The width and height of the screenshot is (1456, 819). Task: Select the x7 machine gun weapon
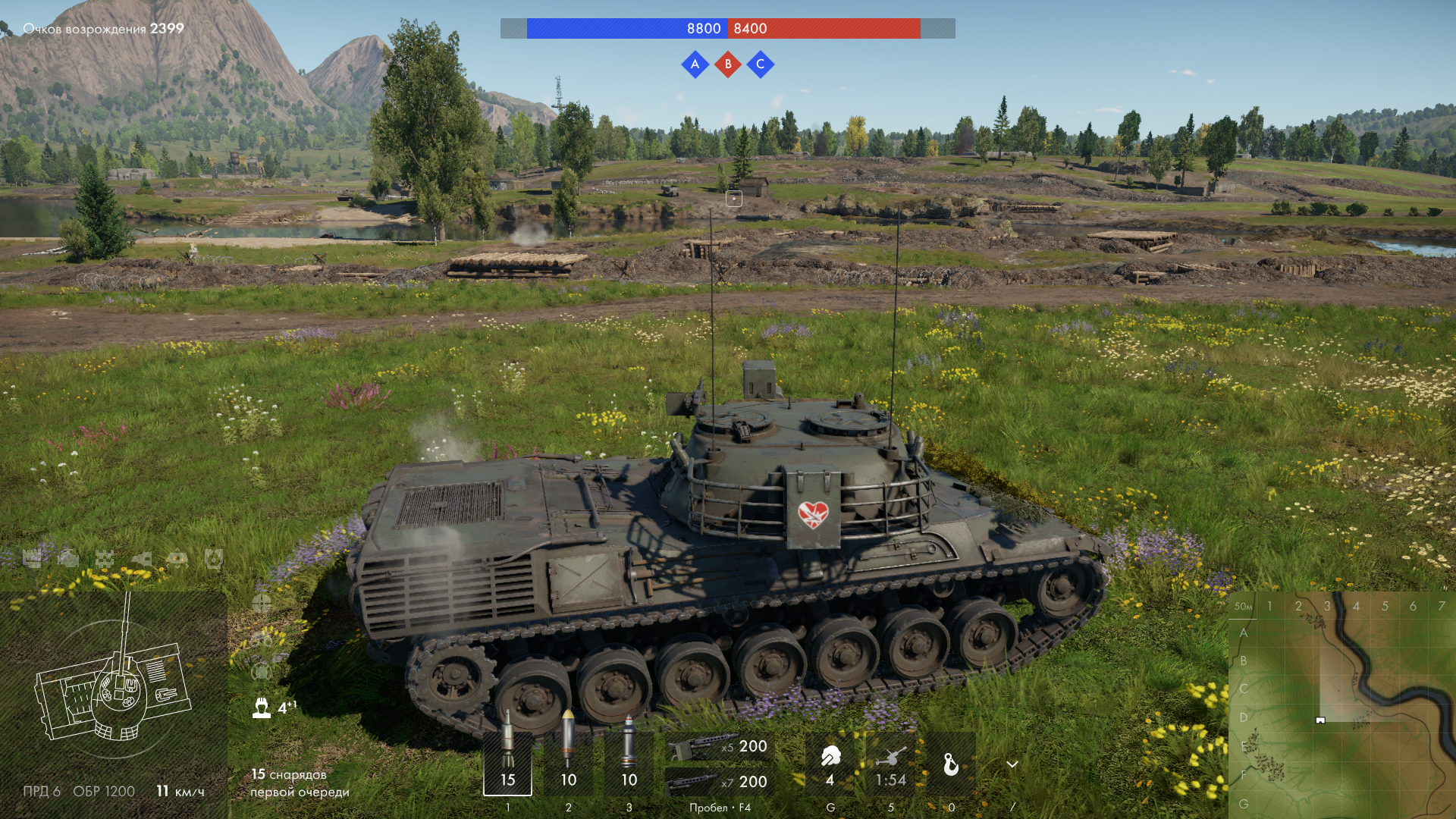(719, 781)
